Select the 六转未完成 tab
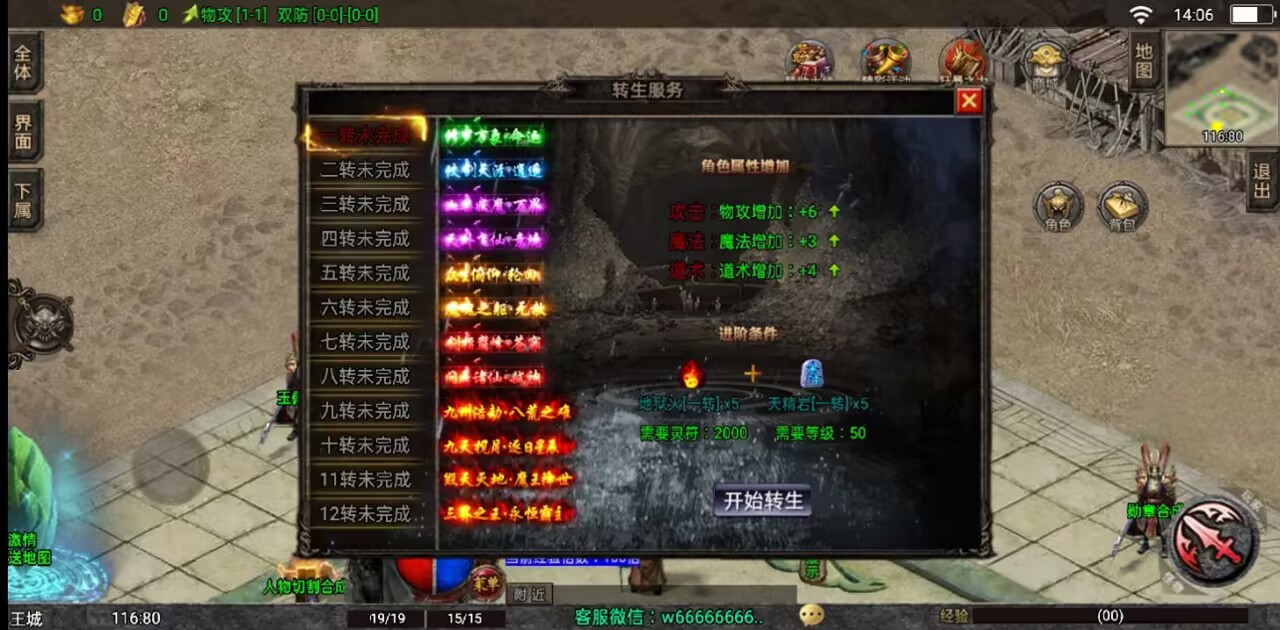The height and width of the screenshot is (630, 1280). tap(365, 307)
